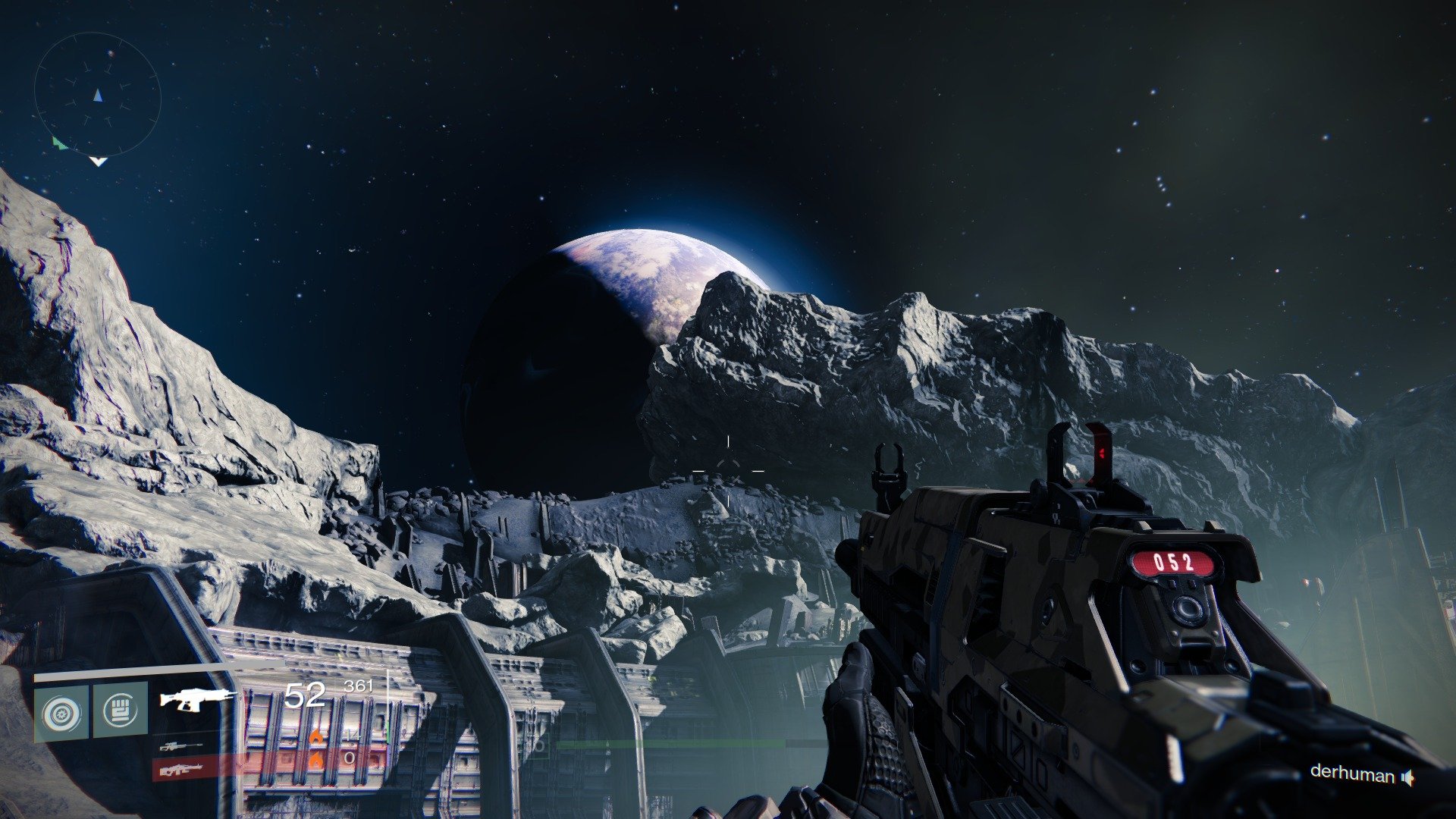Click the white chevron below the radar

pyautogui.click(x=99, y=162)
